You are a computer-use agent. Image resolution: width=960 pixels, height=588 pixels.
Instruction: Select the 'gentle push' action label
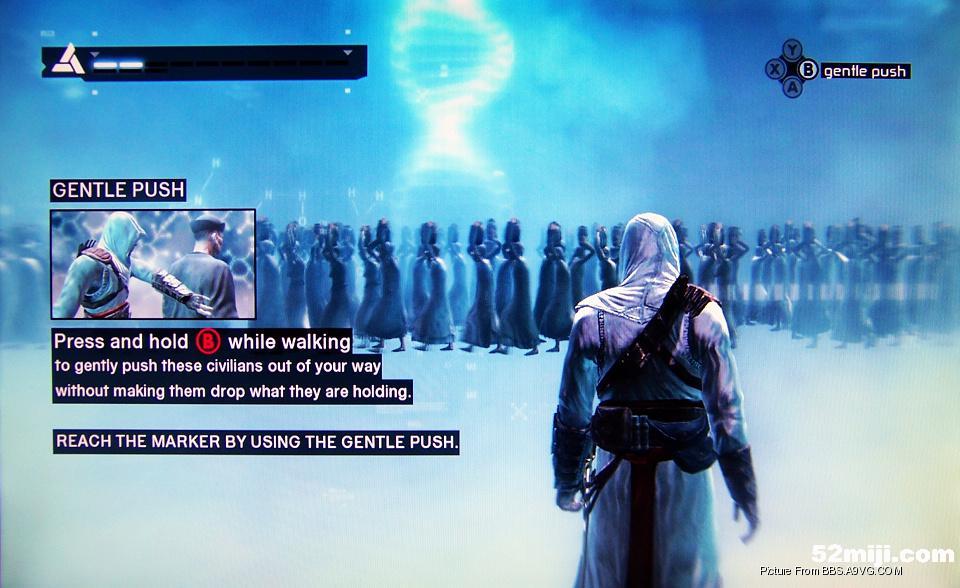(x=865, y=71)
